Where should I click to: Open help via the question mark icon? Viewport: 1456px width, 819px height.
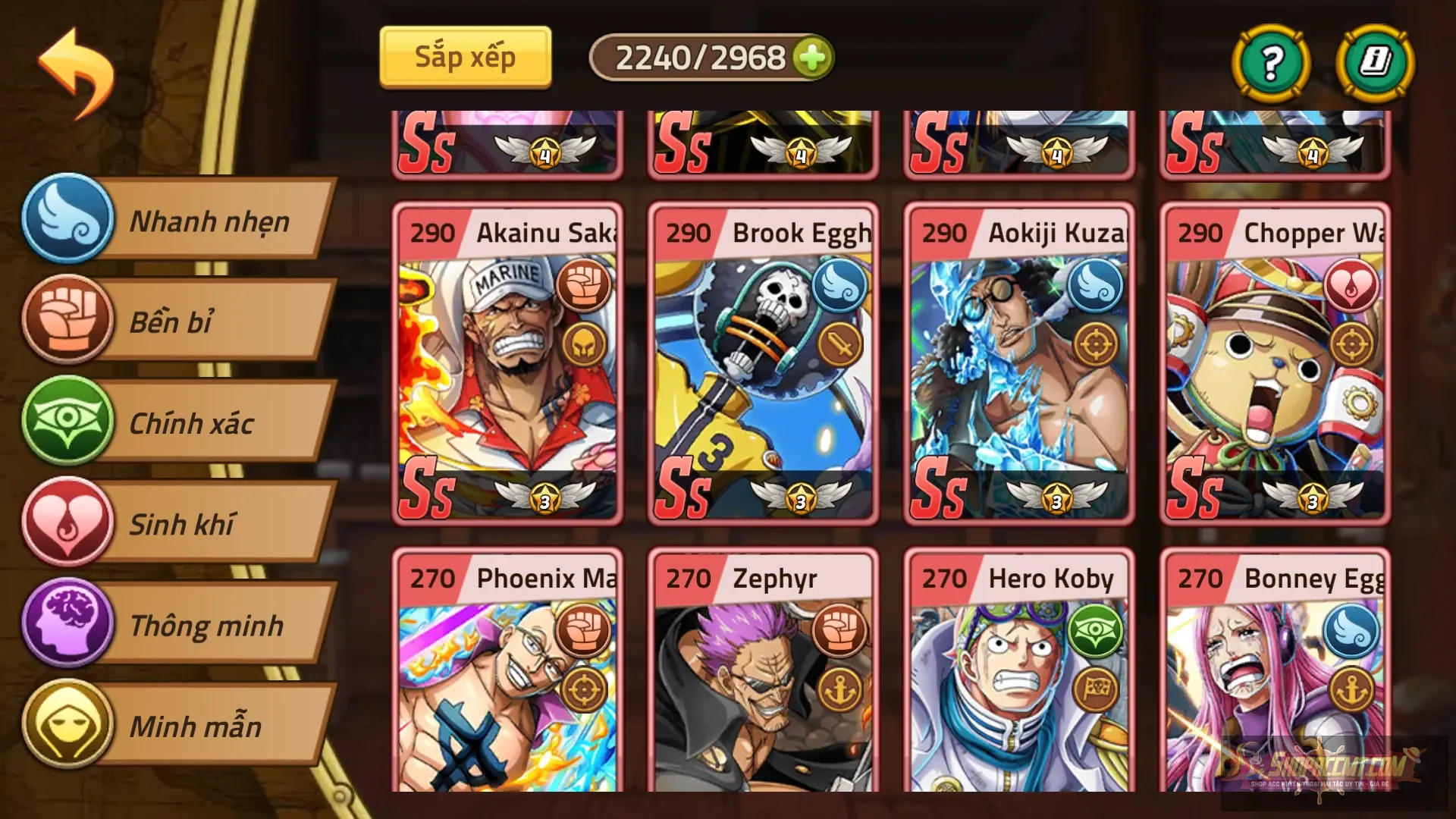click(1271, 64)
